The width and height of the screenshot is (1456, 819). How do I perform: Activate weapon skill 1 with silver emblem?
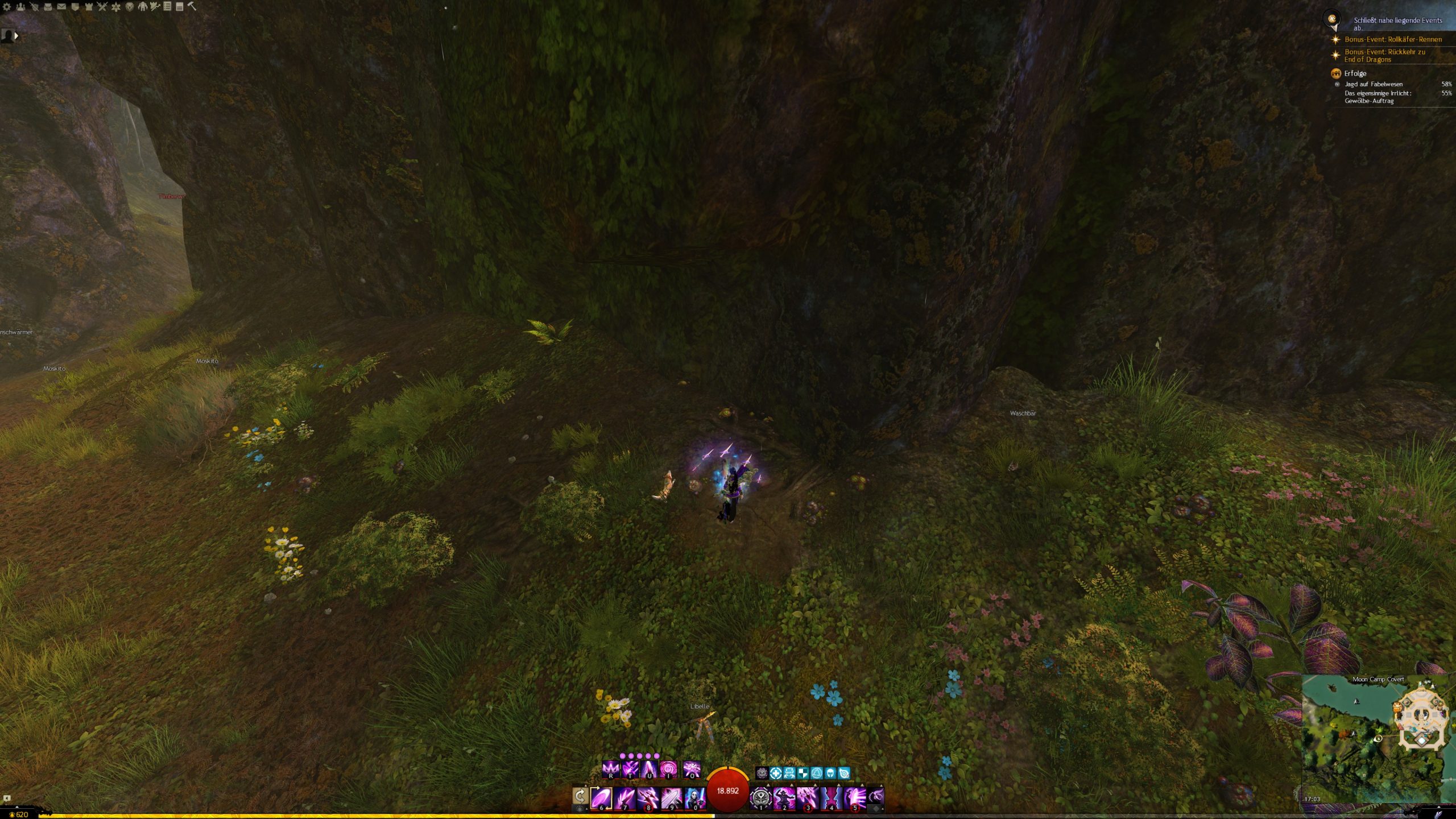(760, 797)
